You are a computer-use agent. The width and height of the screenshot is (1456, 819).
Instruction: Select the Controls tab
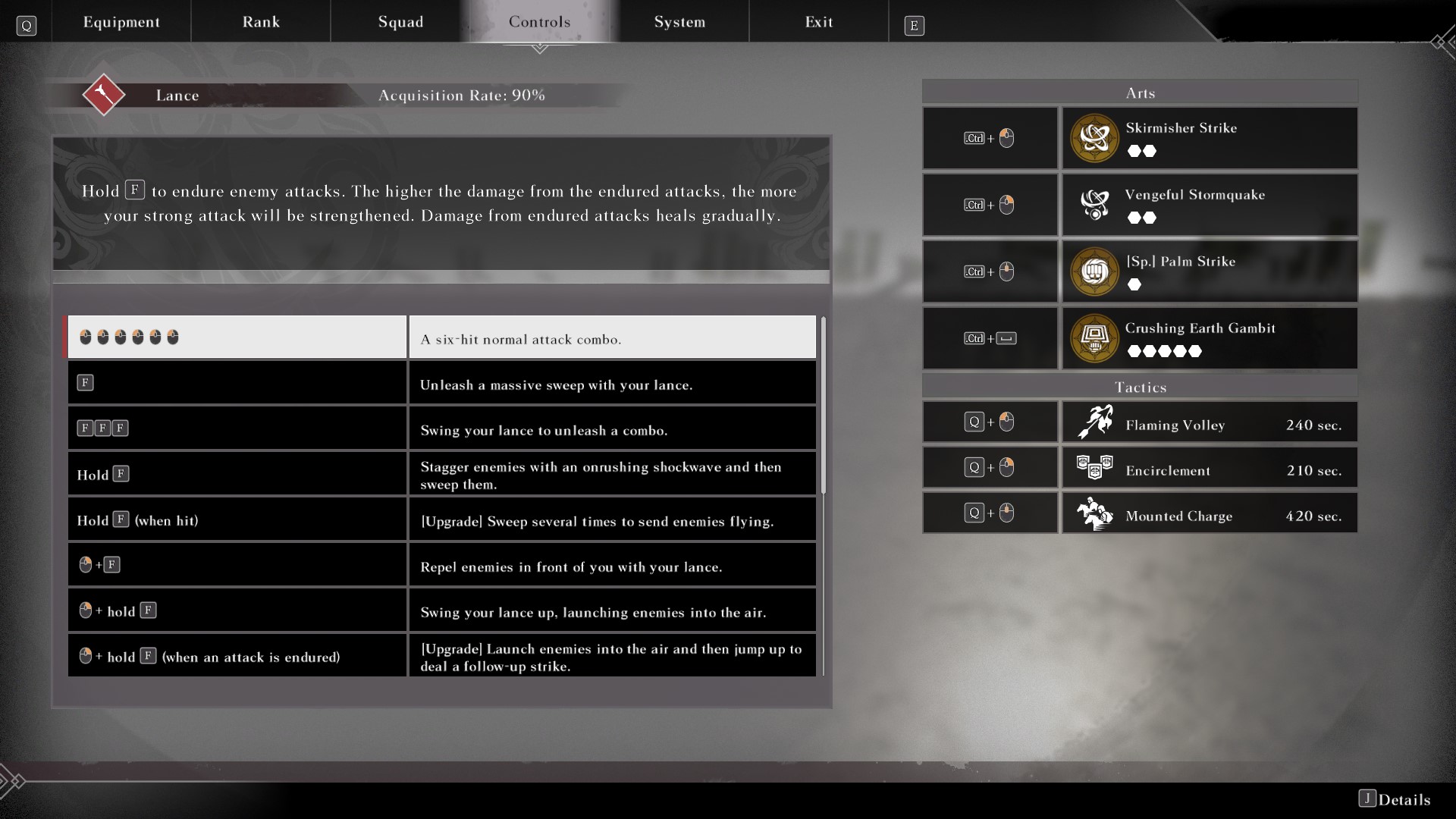click(539, 22)
